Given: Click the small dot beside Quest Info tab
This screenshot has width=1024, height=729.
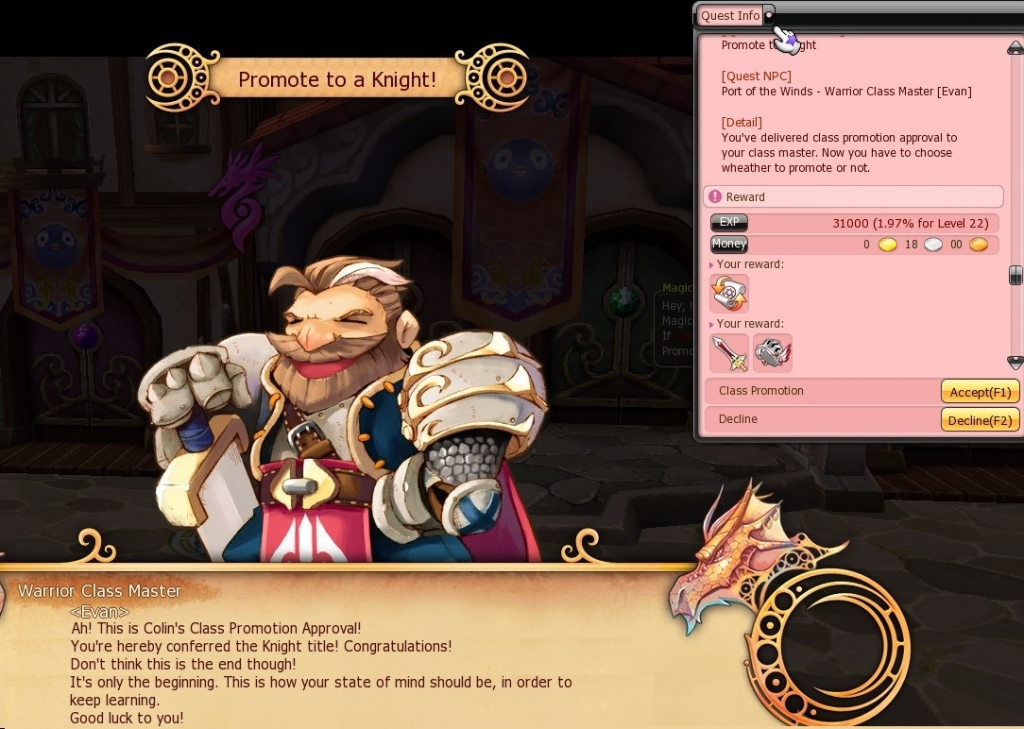Looking at the screenshot, I should [768, 16].
